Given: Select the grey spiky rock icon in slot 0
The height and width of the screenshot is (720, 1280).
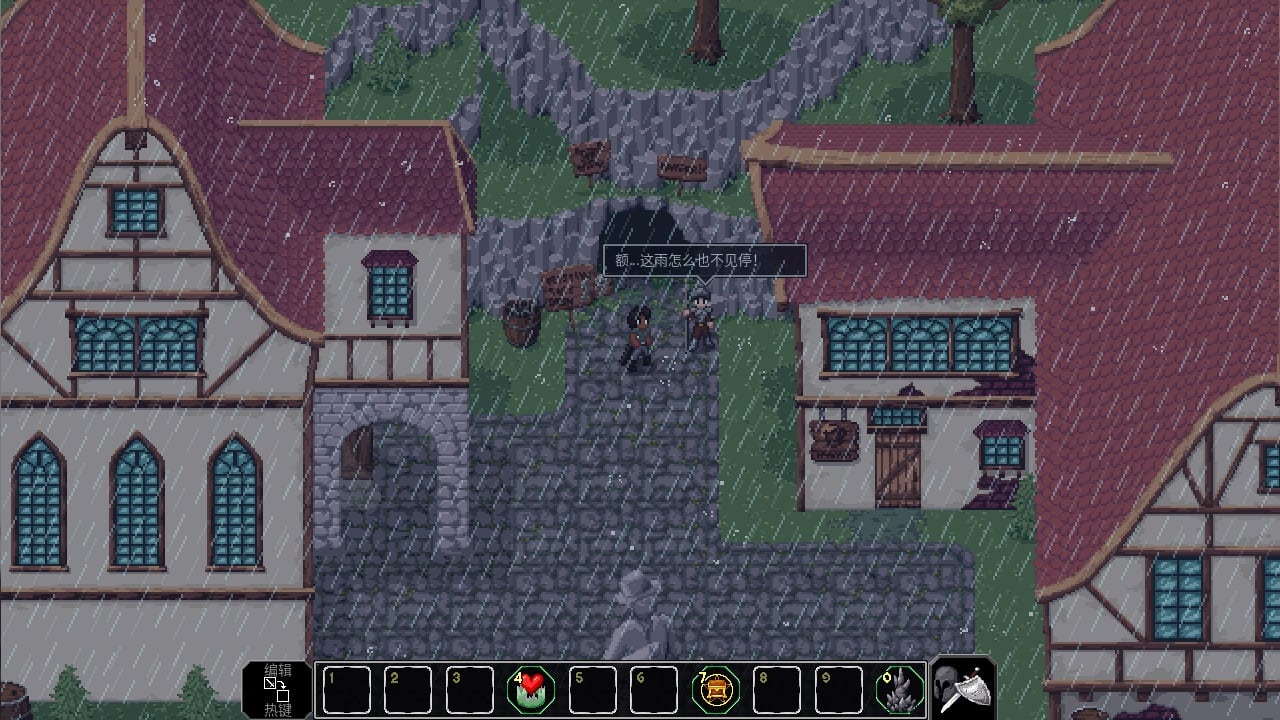Looking at the screenshot, I should [x=900, y=690].
